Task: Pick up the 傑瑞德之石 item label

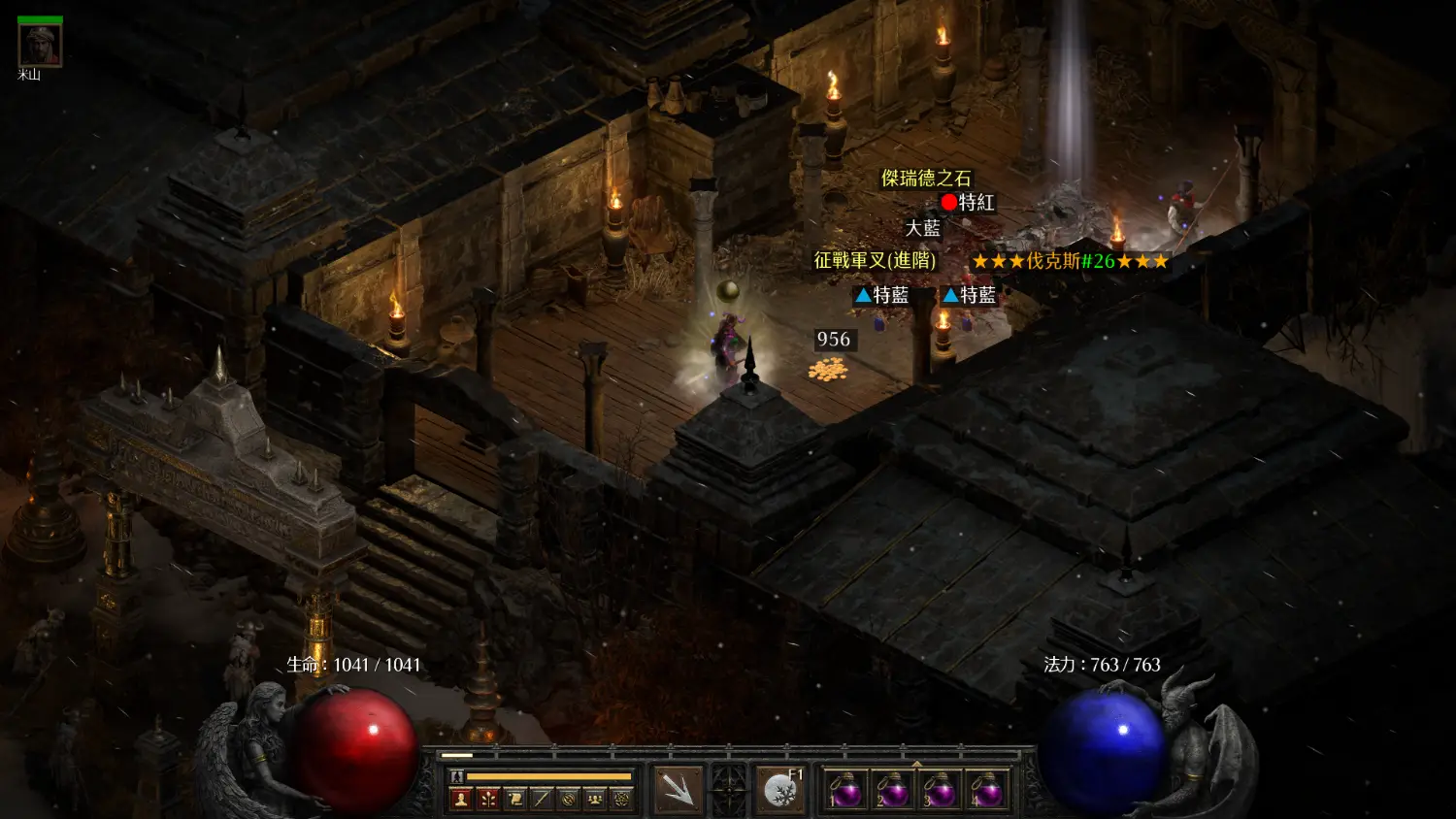Action: click(x=926, y=178)
